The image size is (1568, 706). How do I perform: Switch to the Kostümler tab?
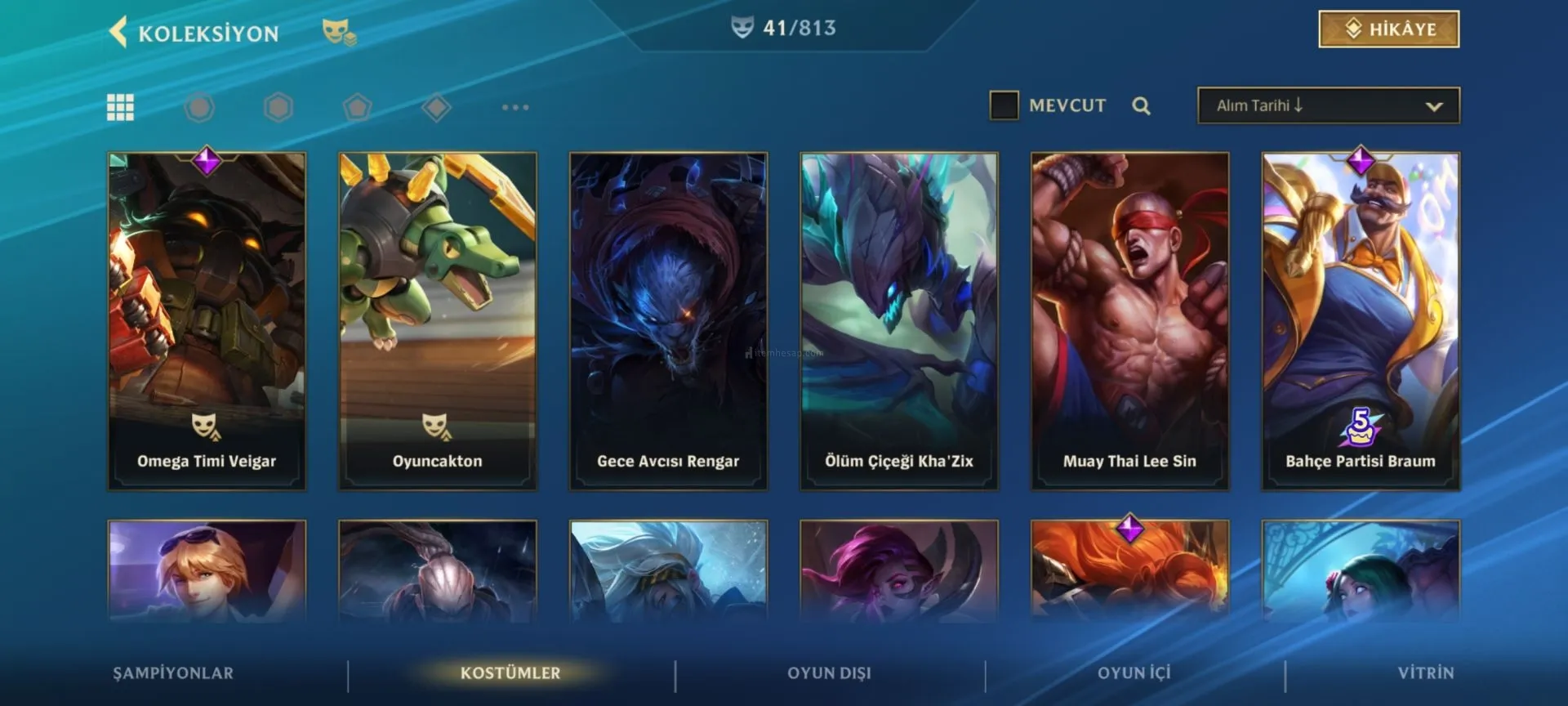coord(510,673)
